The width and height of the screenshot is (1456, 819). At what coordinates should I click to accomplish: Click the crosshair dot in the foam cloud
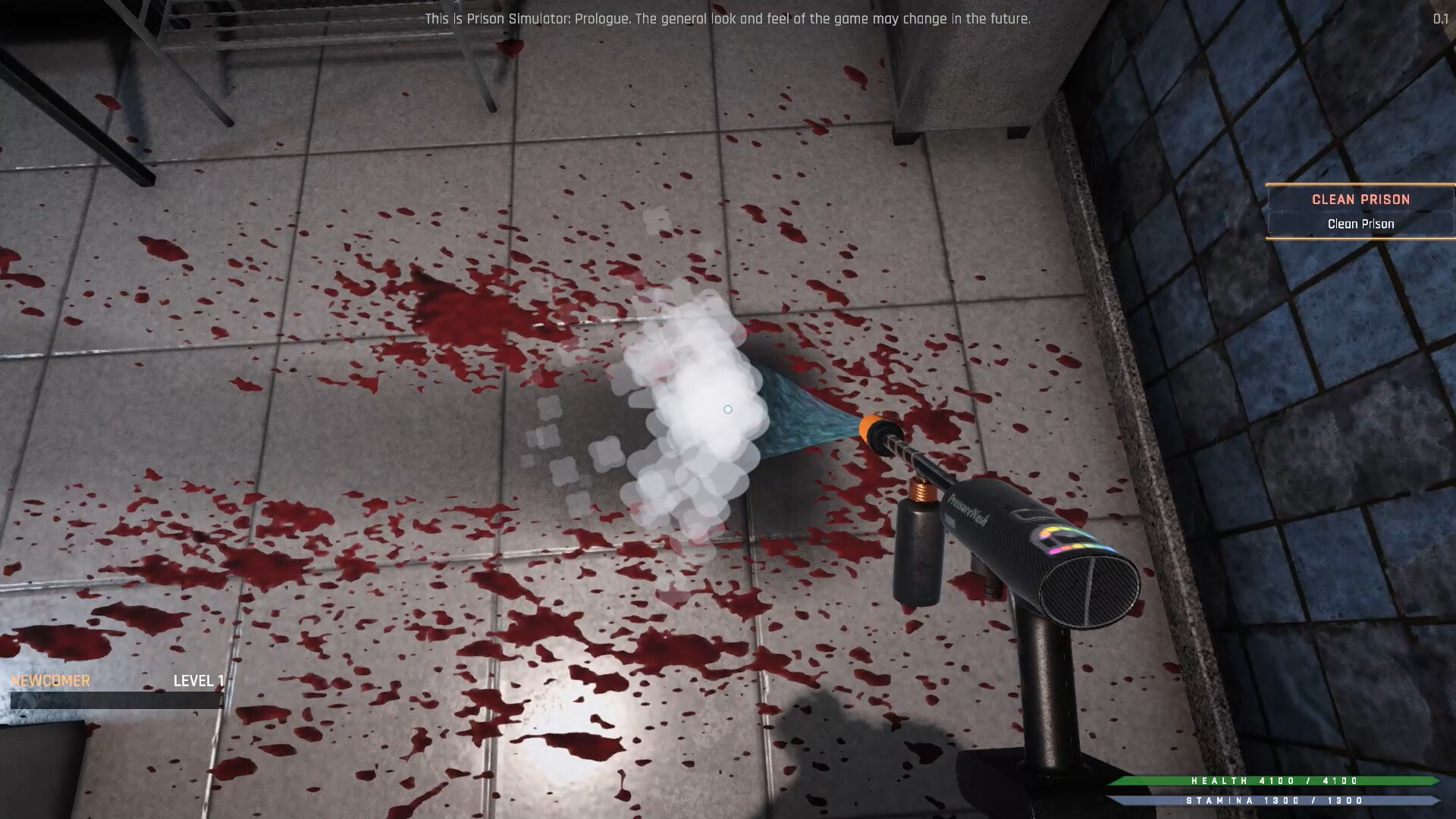pyautogui.click(x=728, y=409)
